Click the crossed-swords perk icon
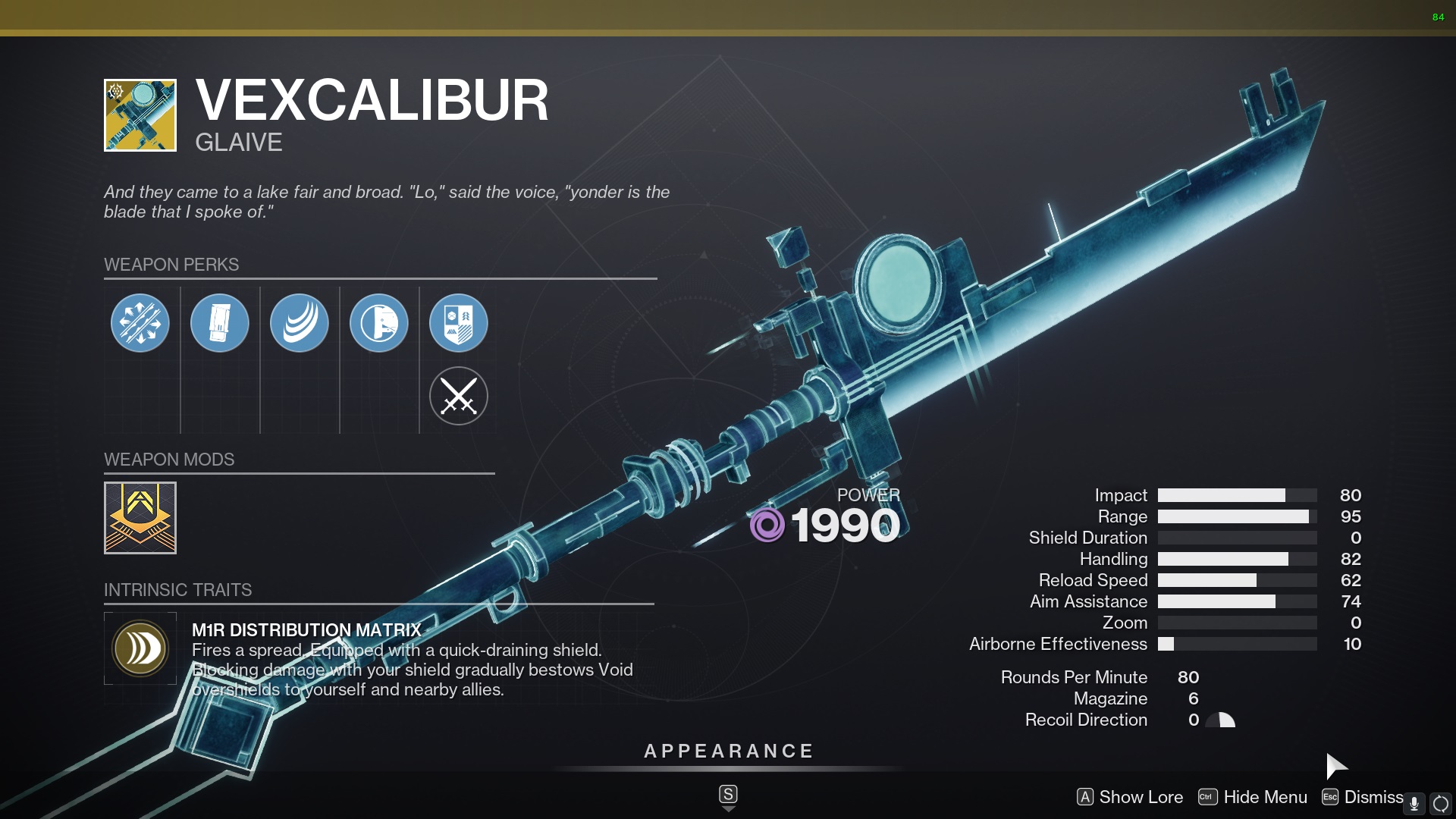This screenshot has width=1456, height=819. pos(460,395)
